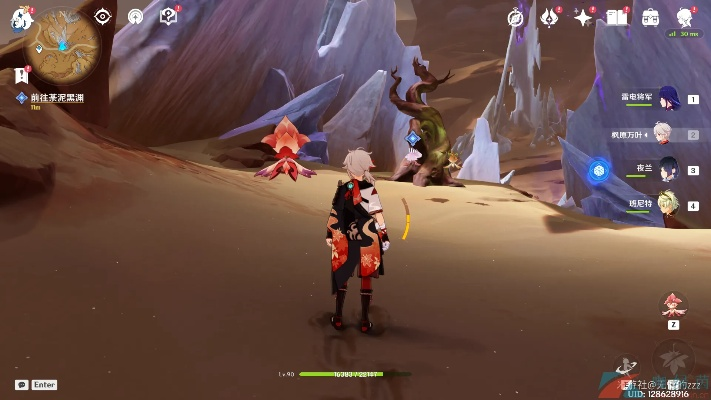Open the backpack inventory
711x400 pixels.
click(x=650, y=17)
